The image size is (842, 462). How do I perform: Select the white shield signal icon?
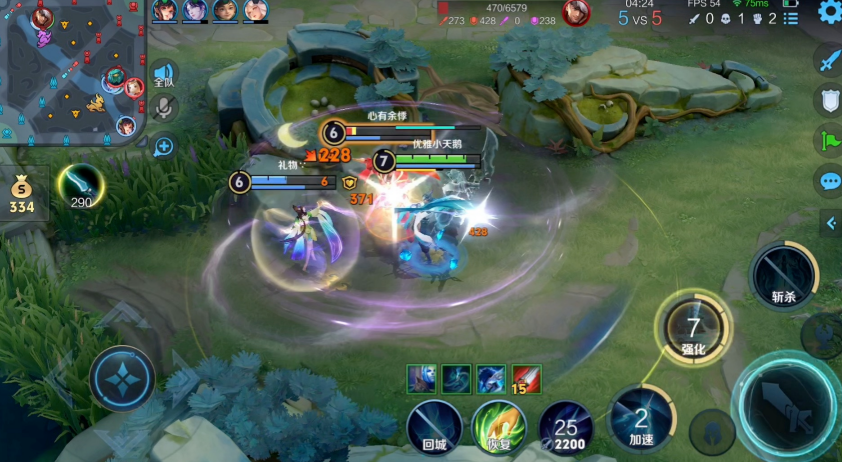828,100
